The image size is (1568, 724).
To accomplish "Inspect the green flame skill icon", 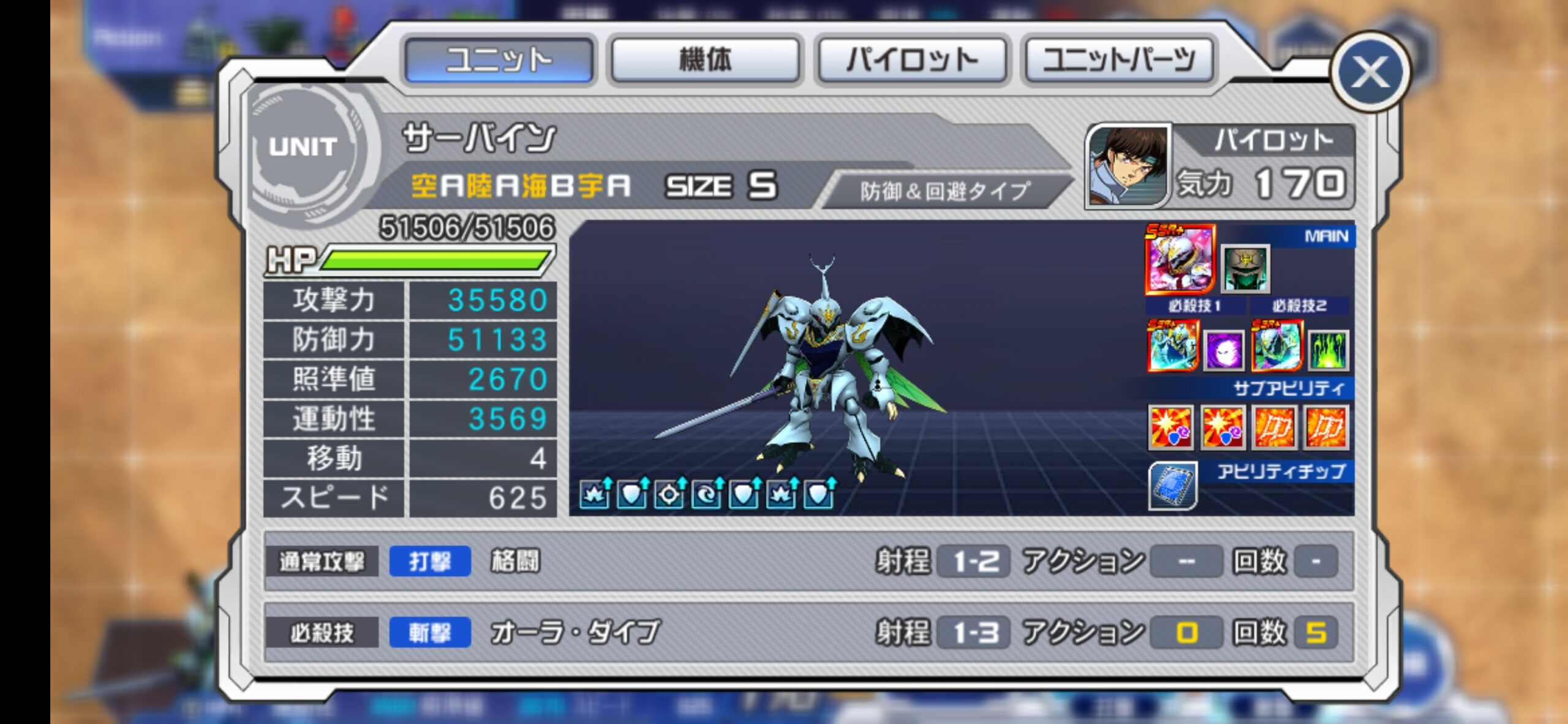I will coord(1328,352).
